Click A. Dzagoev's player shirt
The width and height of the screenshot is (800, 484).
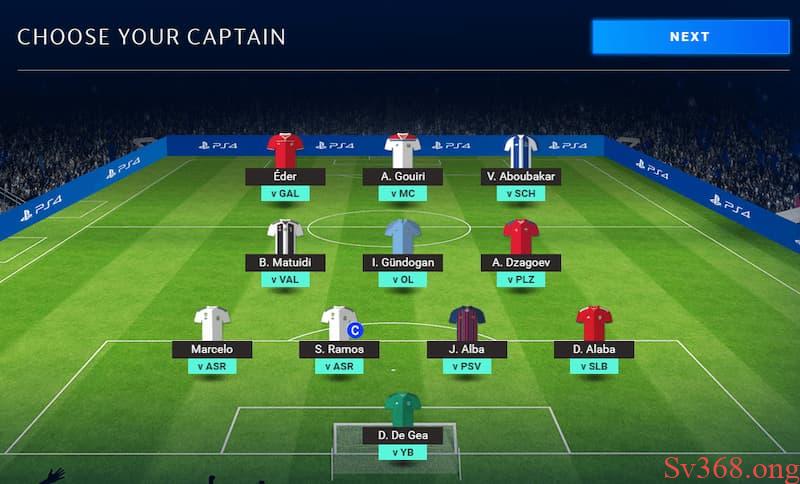pyautogui.click(x=521, y=237)
